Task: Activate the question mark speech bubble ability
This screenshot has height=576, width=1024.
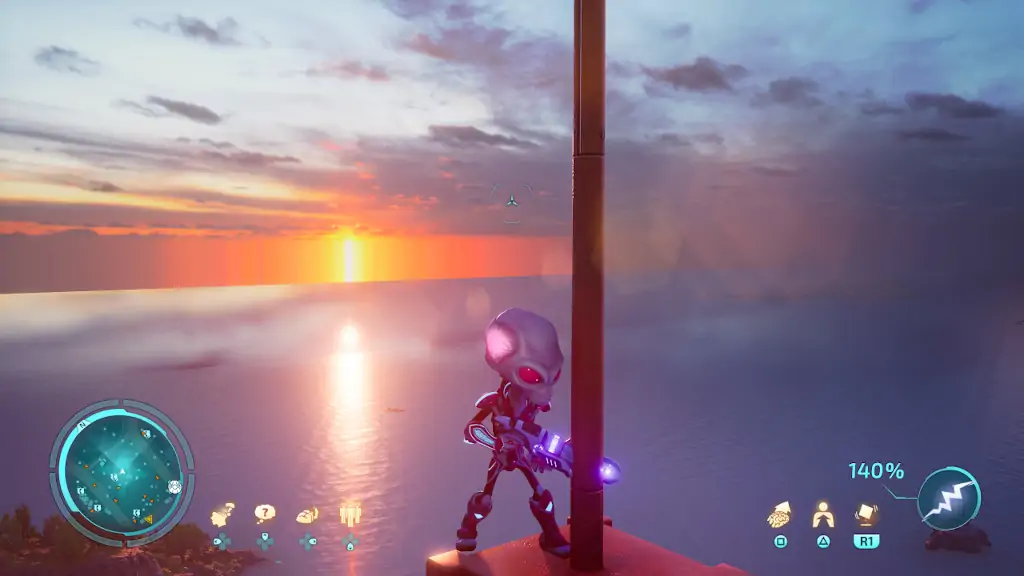Action: tap(264, 514)
